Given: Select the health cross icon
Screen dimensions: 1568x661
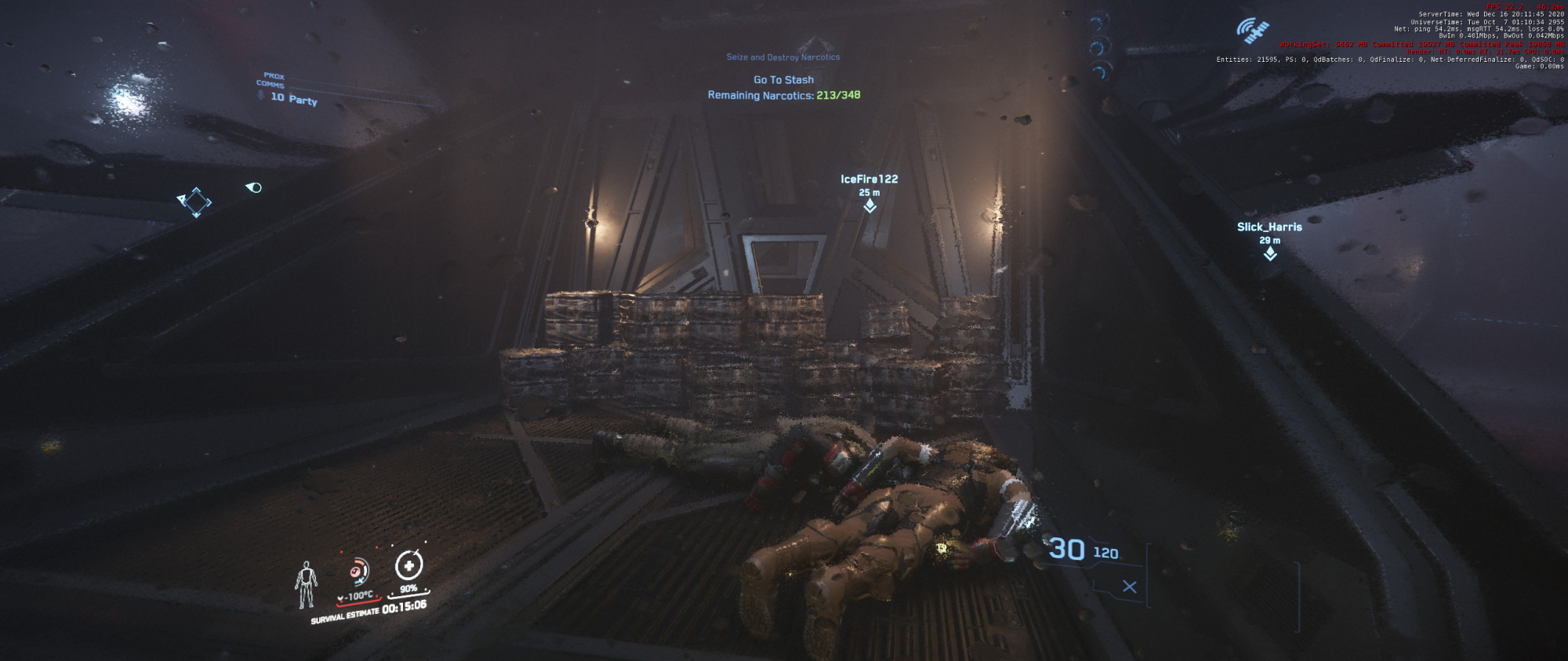Looking at the screenshot, I should click(408, 565).
